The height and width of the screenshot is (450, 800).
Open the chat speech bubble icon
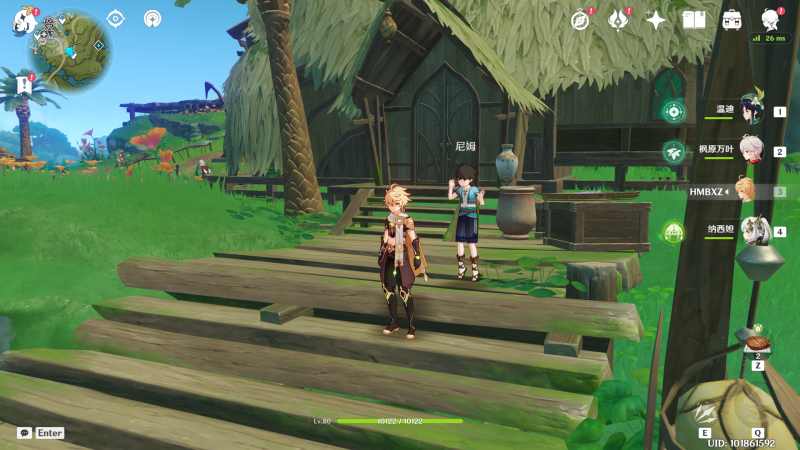24,433
